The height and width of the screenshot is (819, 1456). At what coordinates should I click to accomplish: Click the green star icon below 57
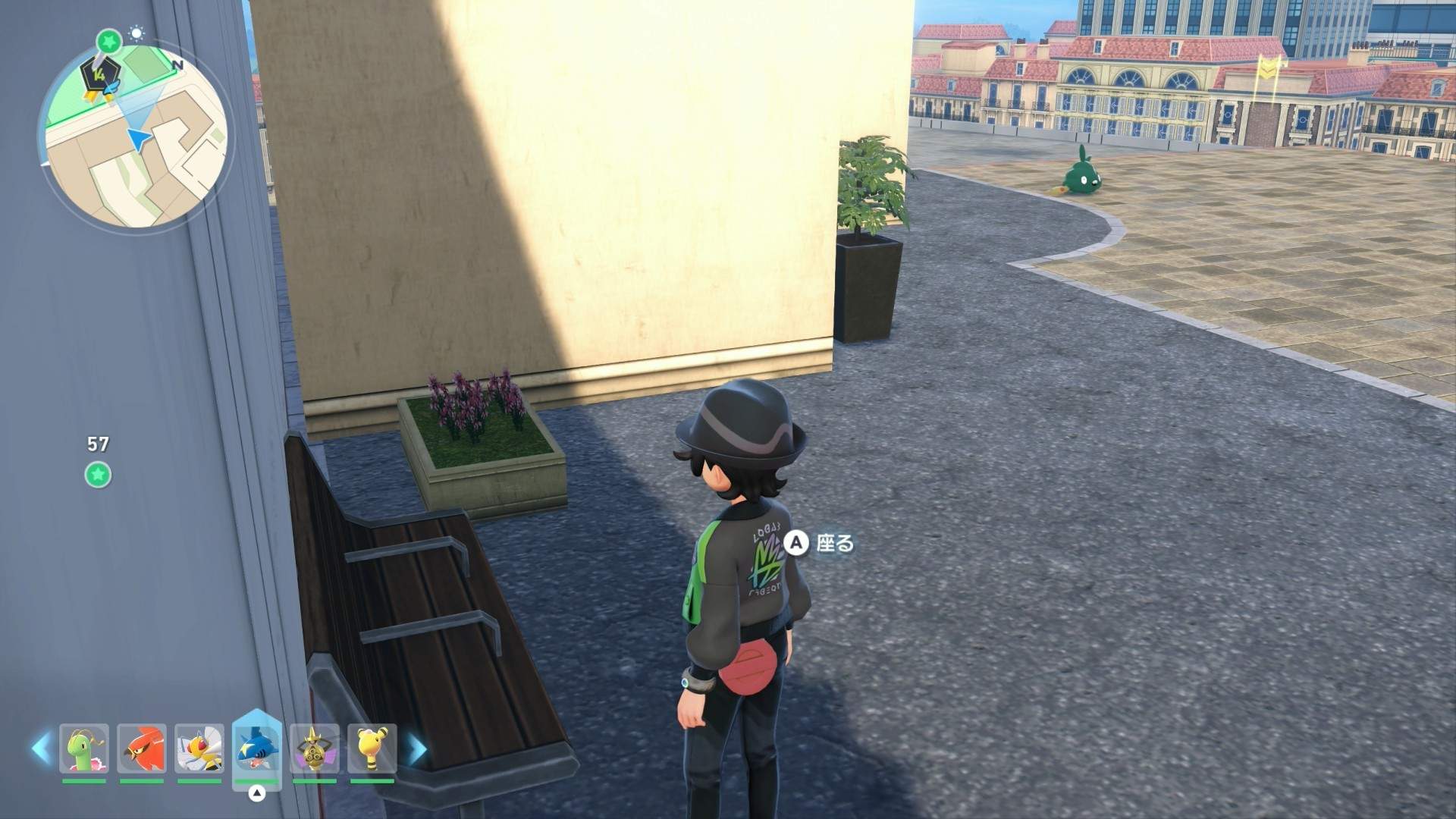tap(98, 475)
